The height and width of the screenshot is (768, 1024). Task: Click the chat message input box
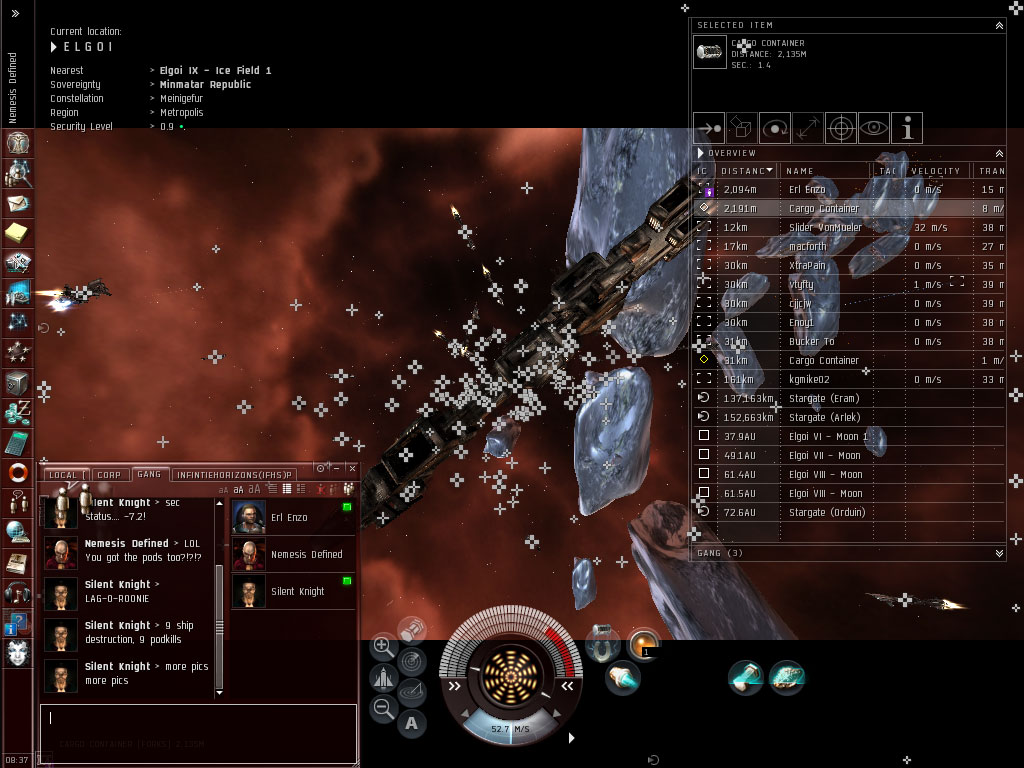coord(198,726)
